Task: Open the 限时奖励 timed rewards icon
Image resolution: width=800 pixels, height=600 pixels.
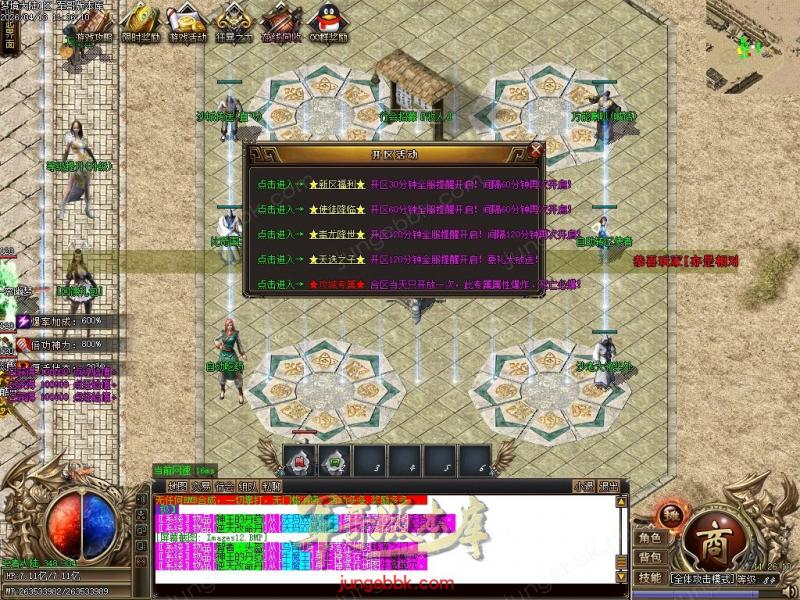Action: click(139, 21)
